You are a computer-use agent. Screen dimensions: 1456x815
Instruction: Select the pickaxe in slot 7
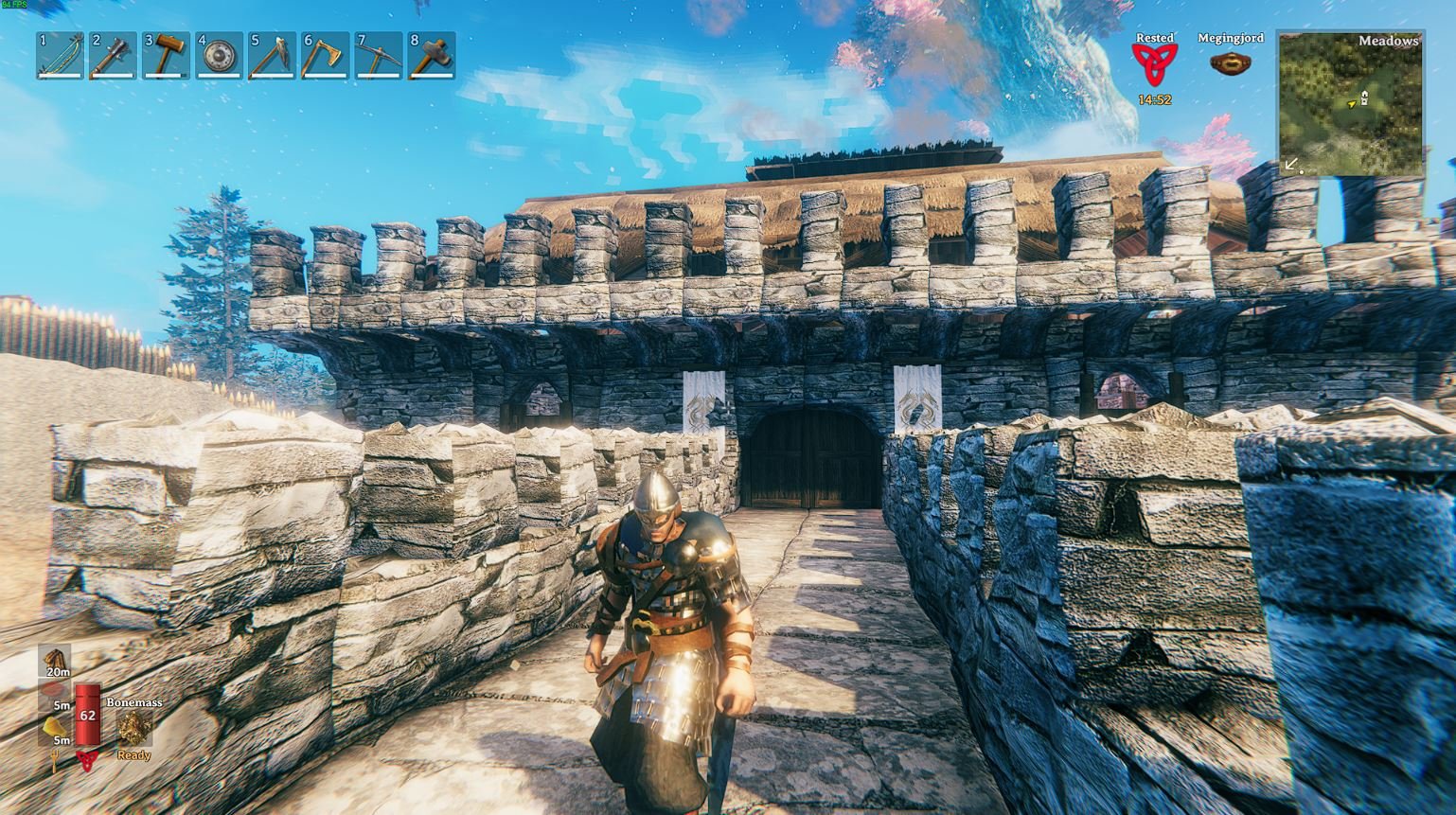tap(378, 55)
